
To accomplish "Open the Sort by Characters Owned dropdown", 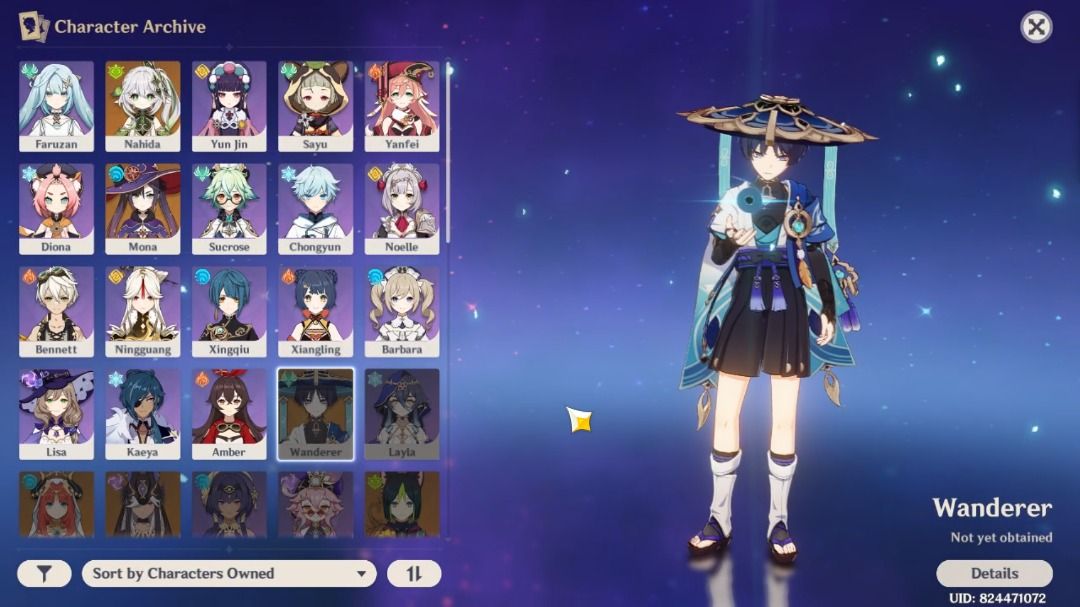I will click(229, 573).
